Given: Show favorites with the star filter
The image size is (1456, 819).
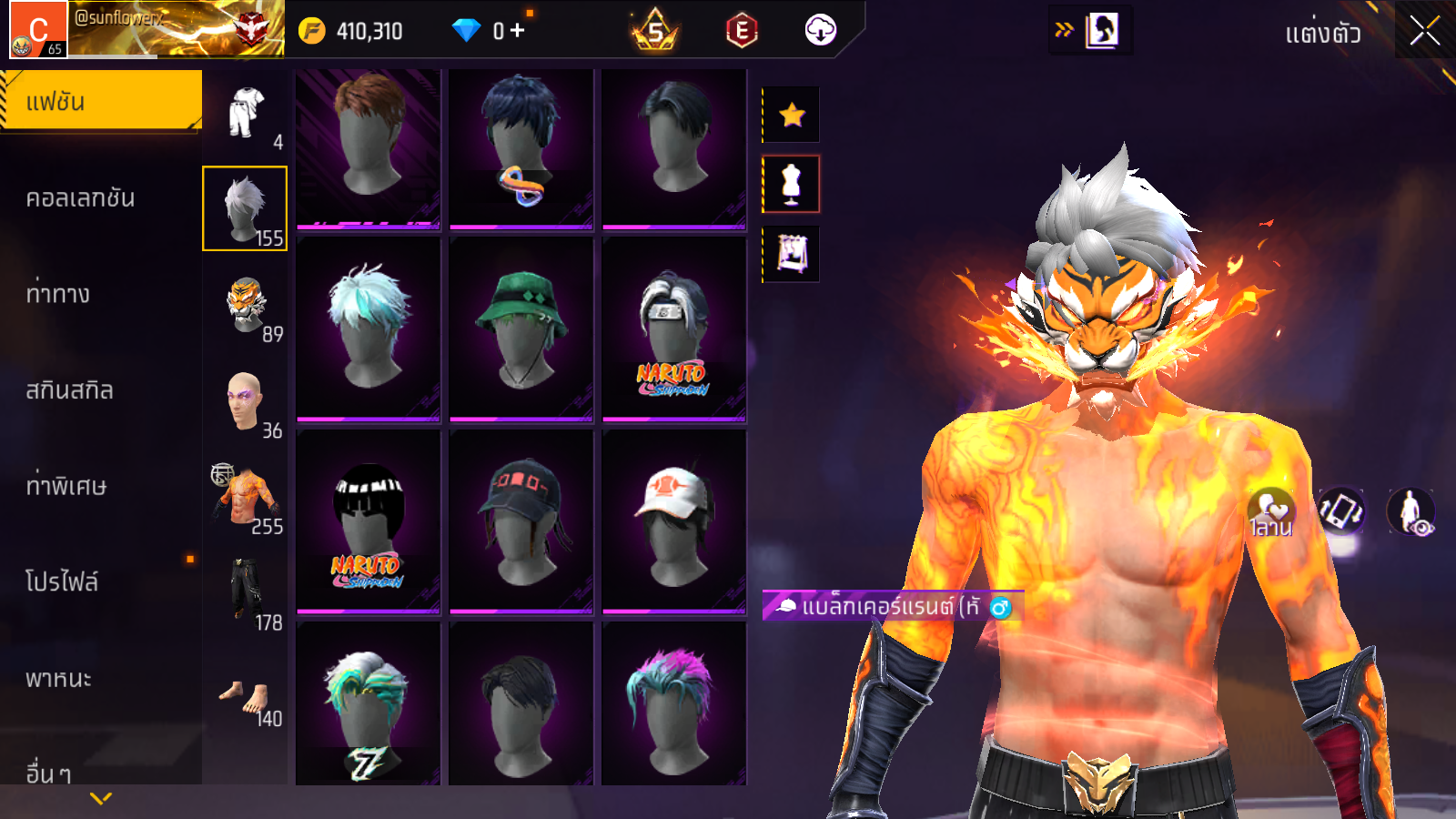Looking at the screenshot, I should pyautogui.click(x=792, y=115).
